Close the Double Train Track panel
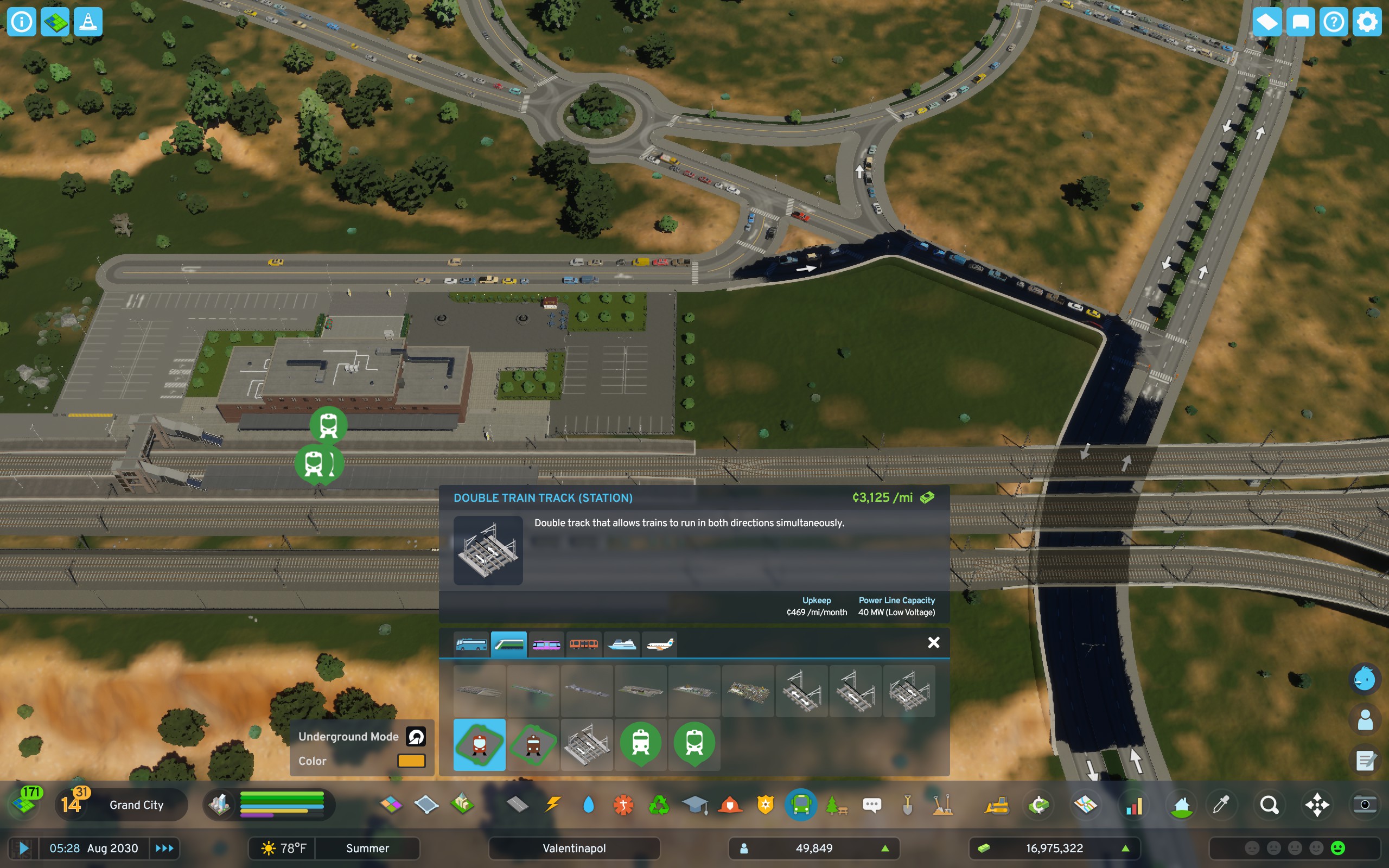 (934, 642)
